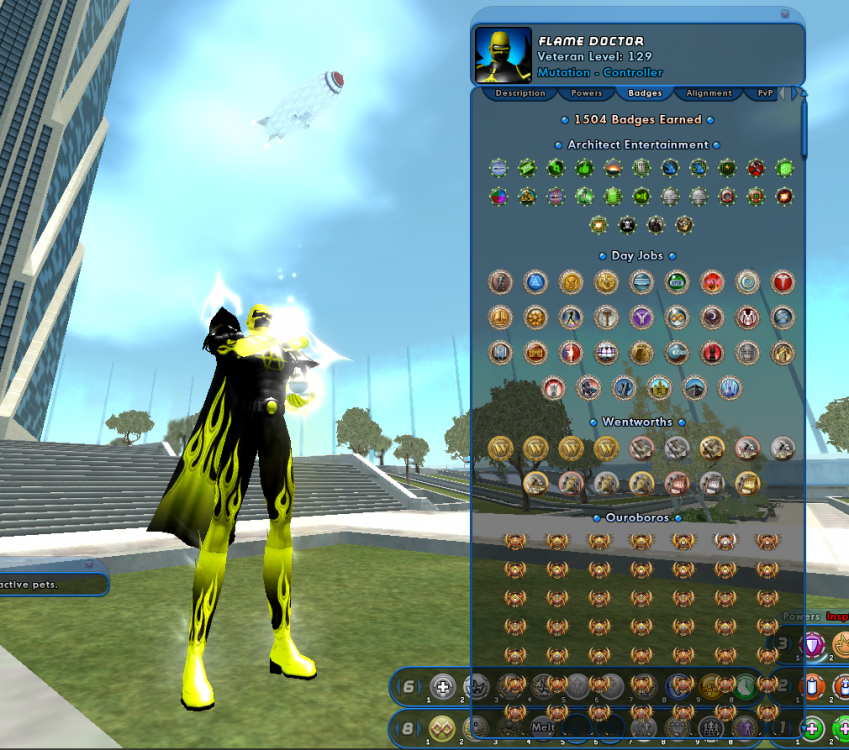849x750 pixels.
Task: Select the blue letter A Day Jobs badge
Action: [x=536, y=283]
